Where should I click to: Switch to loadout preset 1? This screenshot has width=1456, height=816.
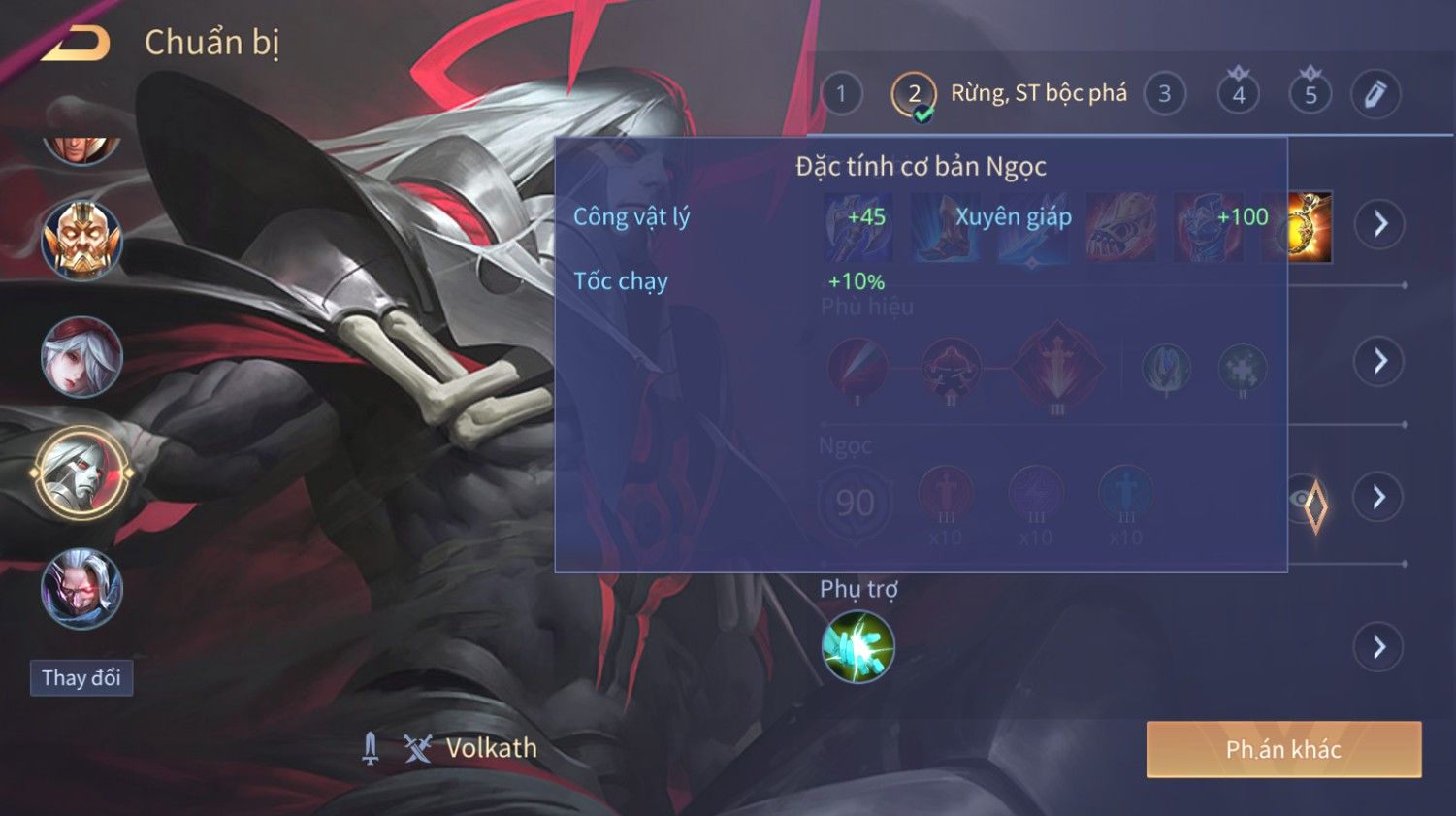(841, 94)
